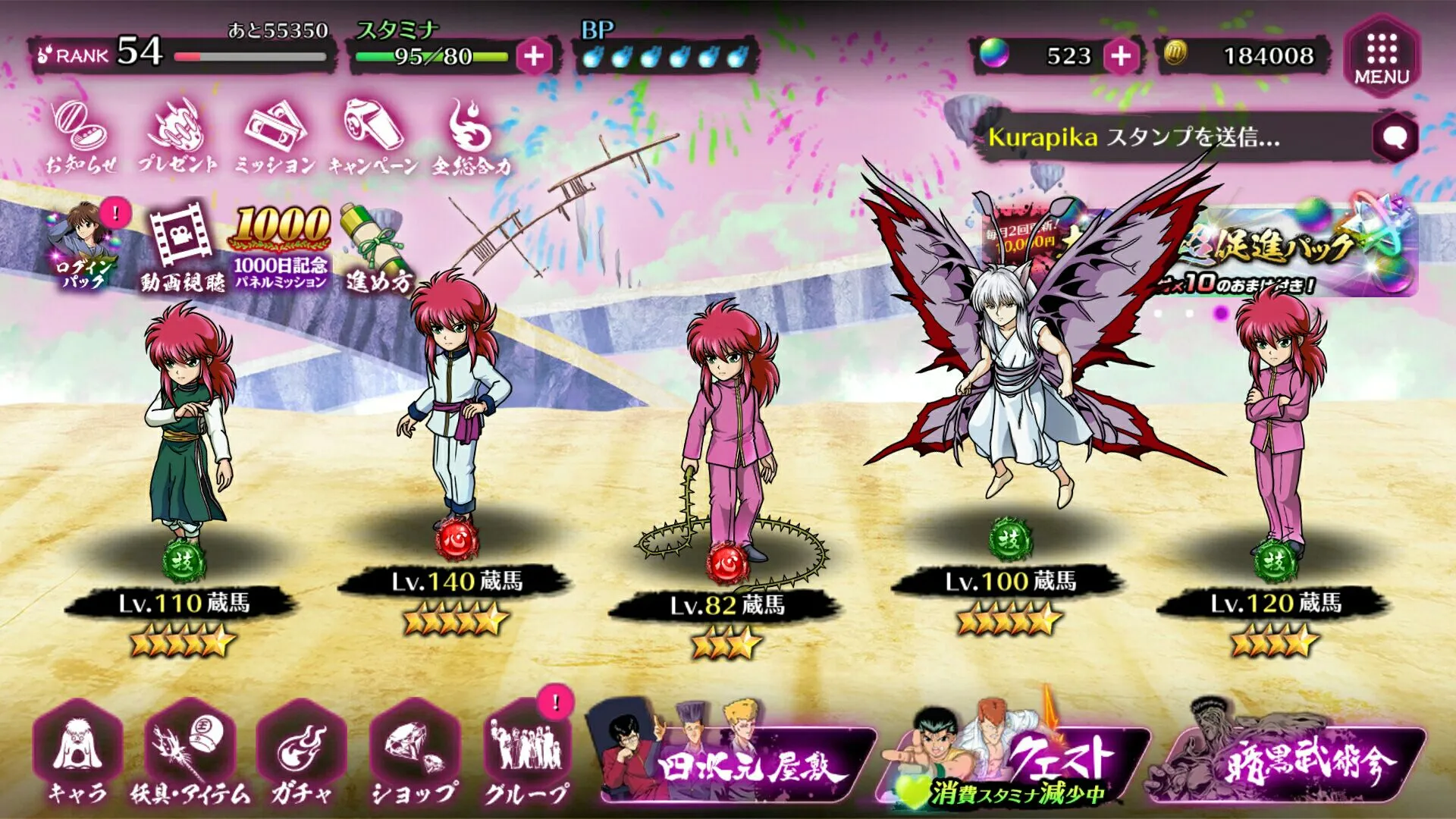This screenshot has height=819, width=1456.
Task: Open the 1000日記念 panel mission
Action: pos(281,246)
